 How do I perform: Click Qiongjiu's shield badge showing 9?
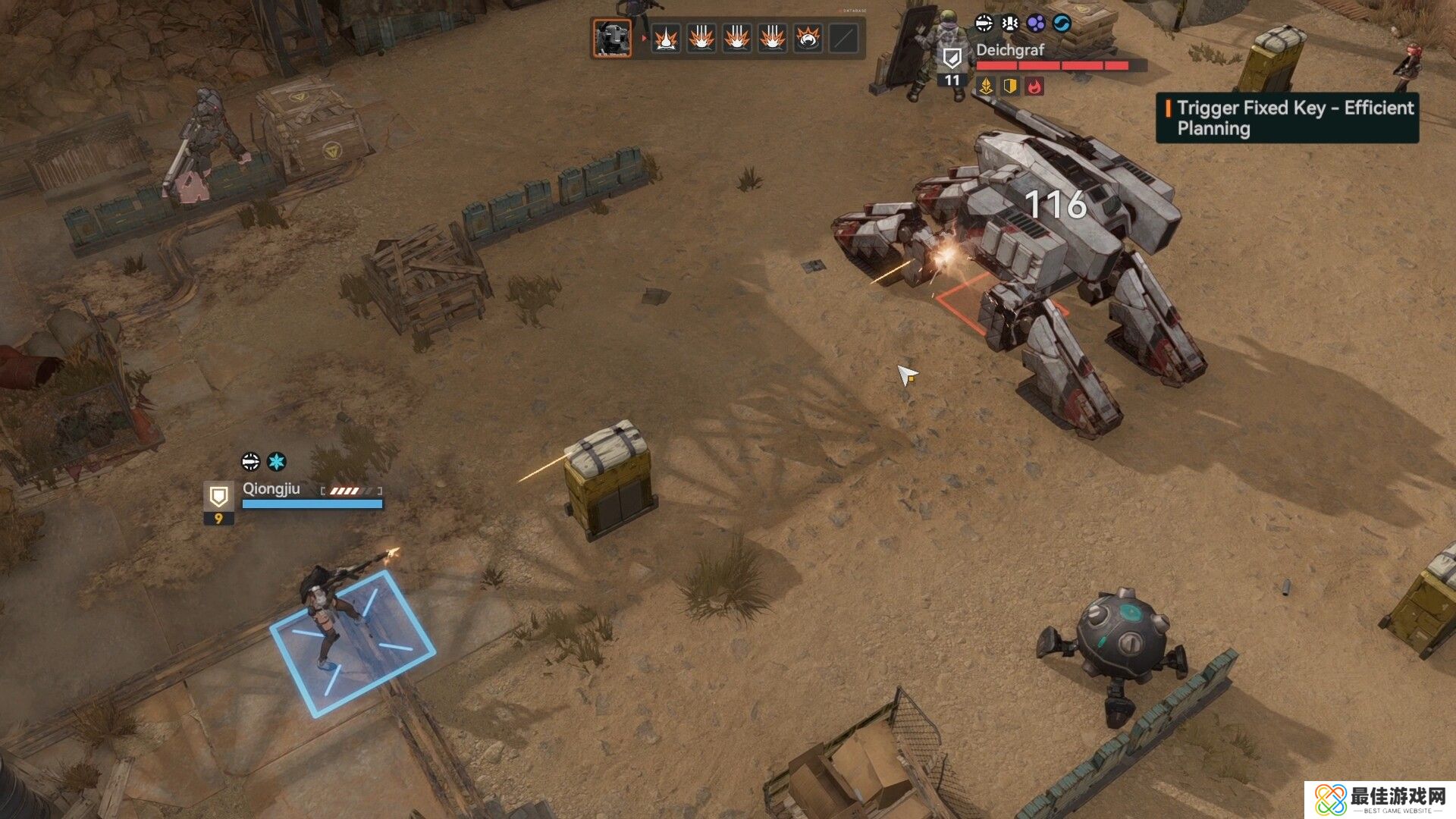(x=218, y=503)
